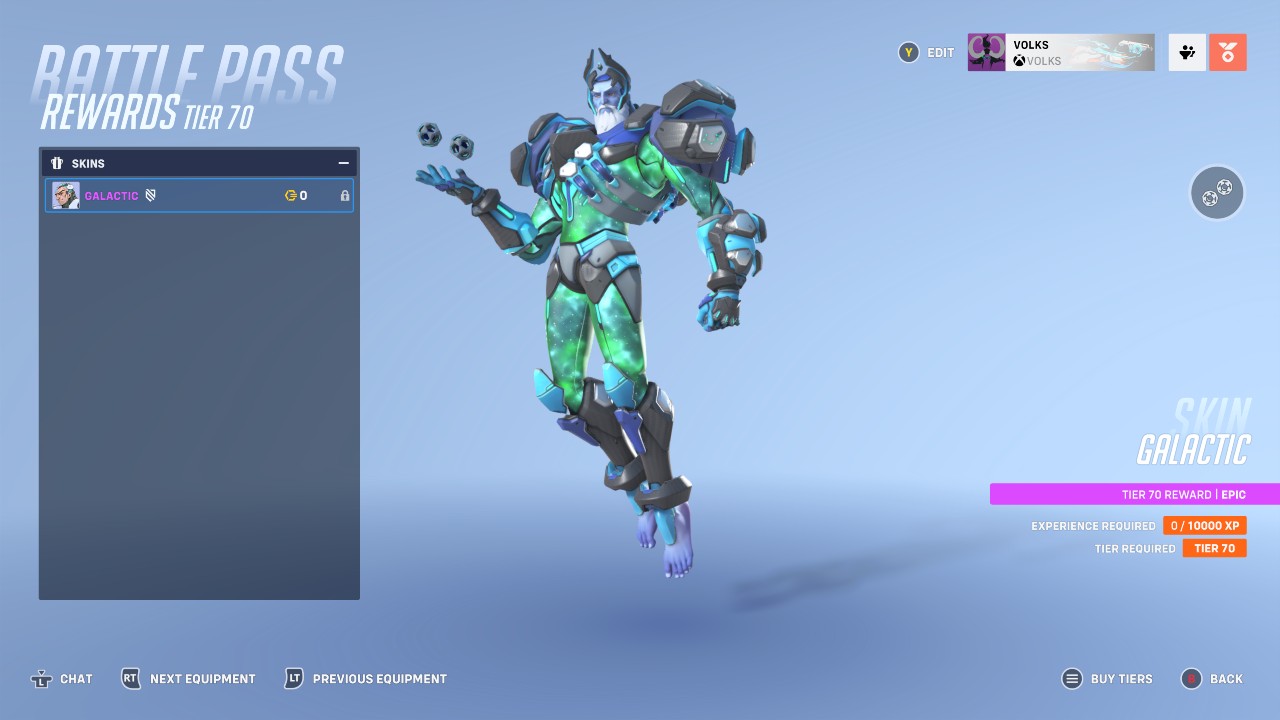Click the orange challenges medal icon
The height and width of the screenshot is (720, 1280).
(1228, 51)
